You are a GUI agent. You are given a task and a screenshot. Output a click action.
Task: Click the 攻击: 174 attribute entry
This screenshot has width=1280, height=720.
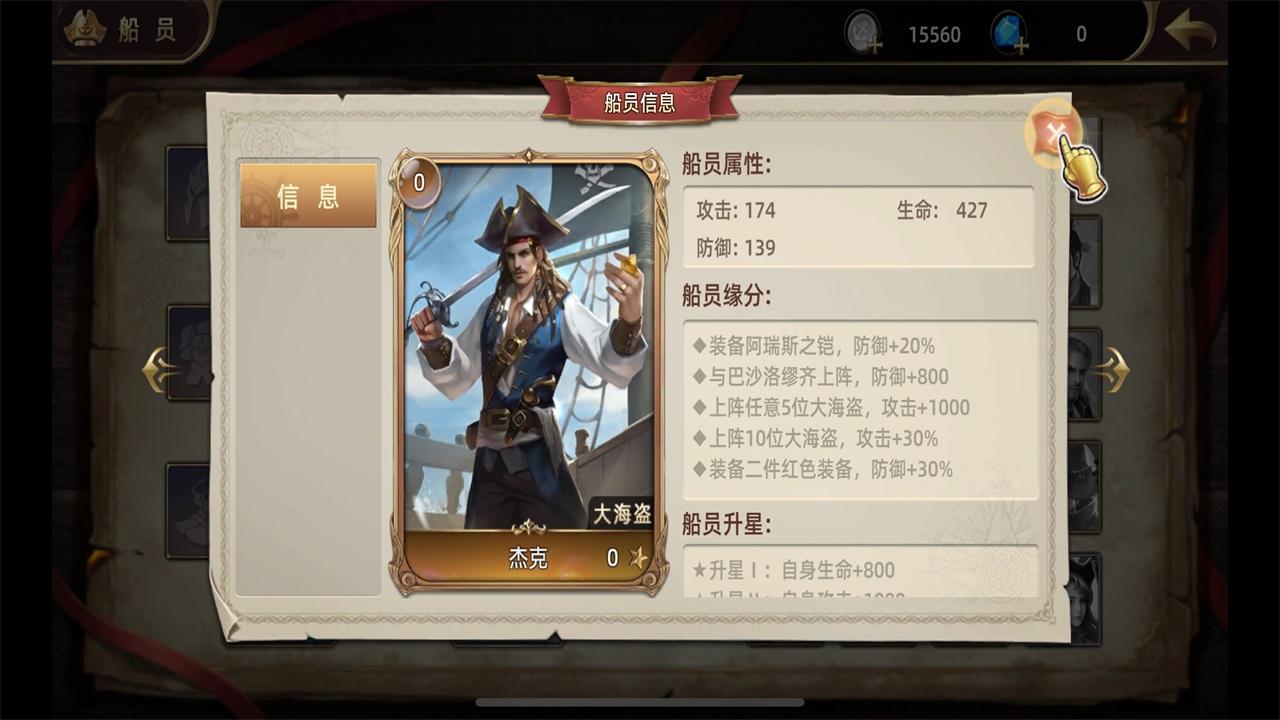[737, 211]
